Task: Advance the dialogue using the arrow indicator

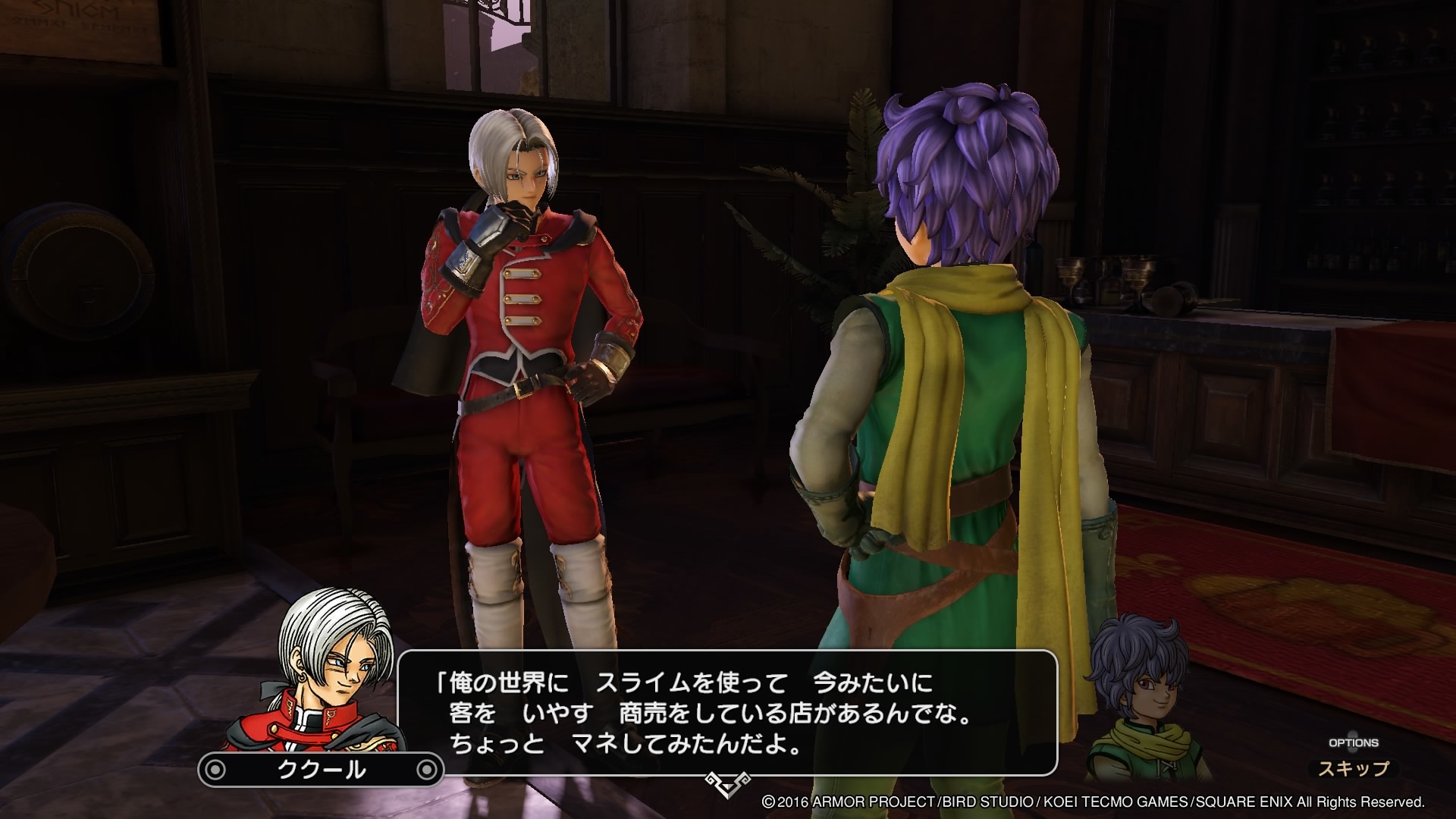Action: (x=727, y=782)
